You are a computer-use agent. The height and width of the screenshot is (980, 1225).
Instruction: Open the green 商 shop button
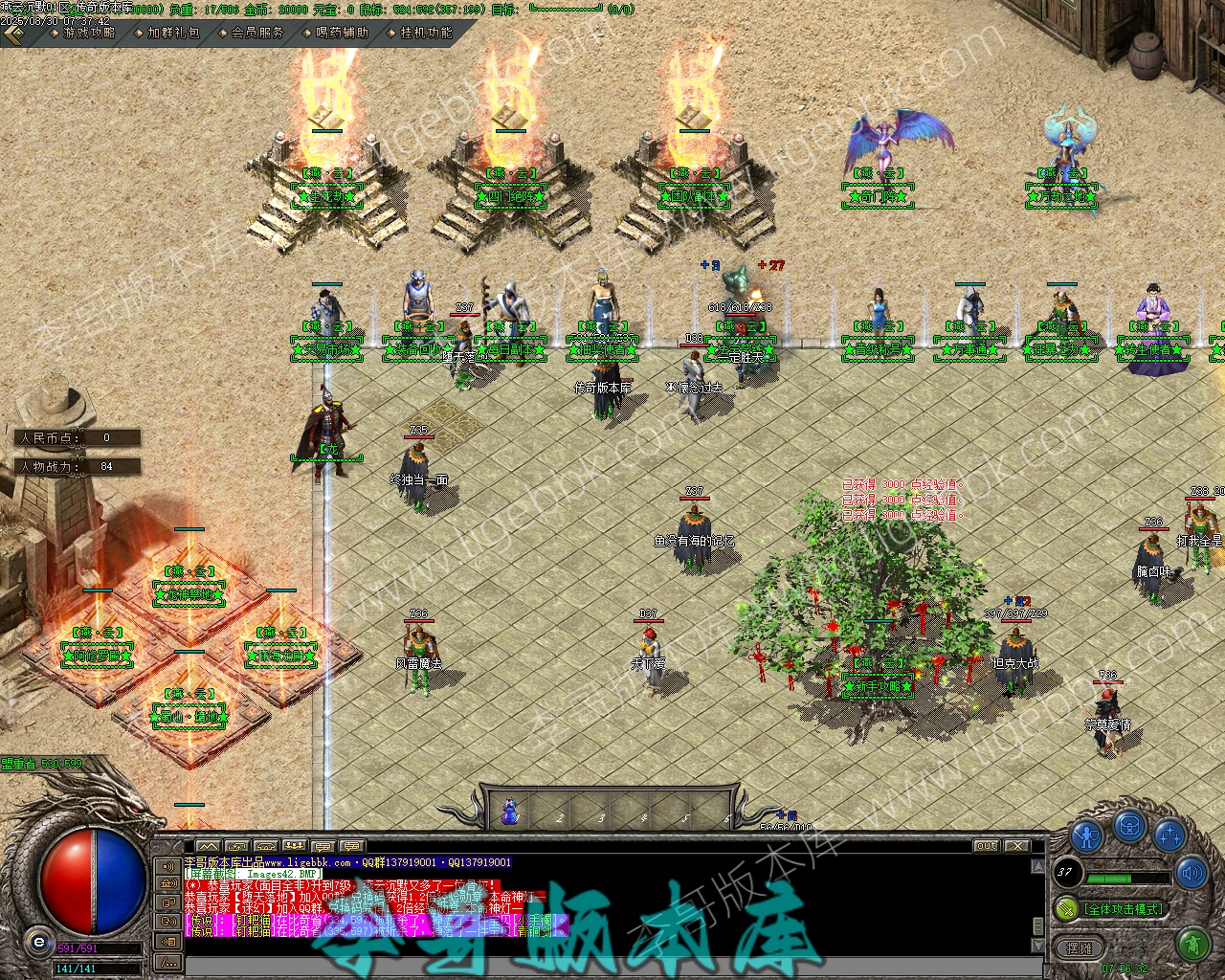[x=1192, y=946]
